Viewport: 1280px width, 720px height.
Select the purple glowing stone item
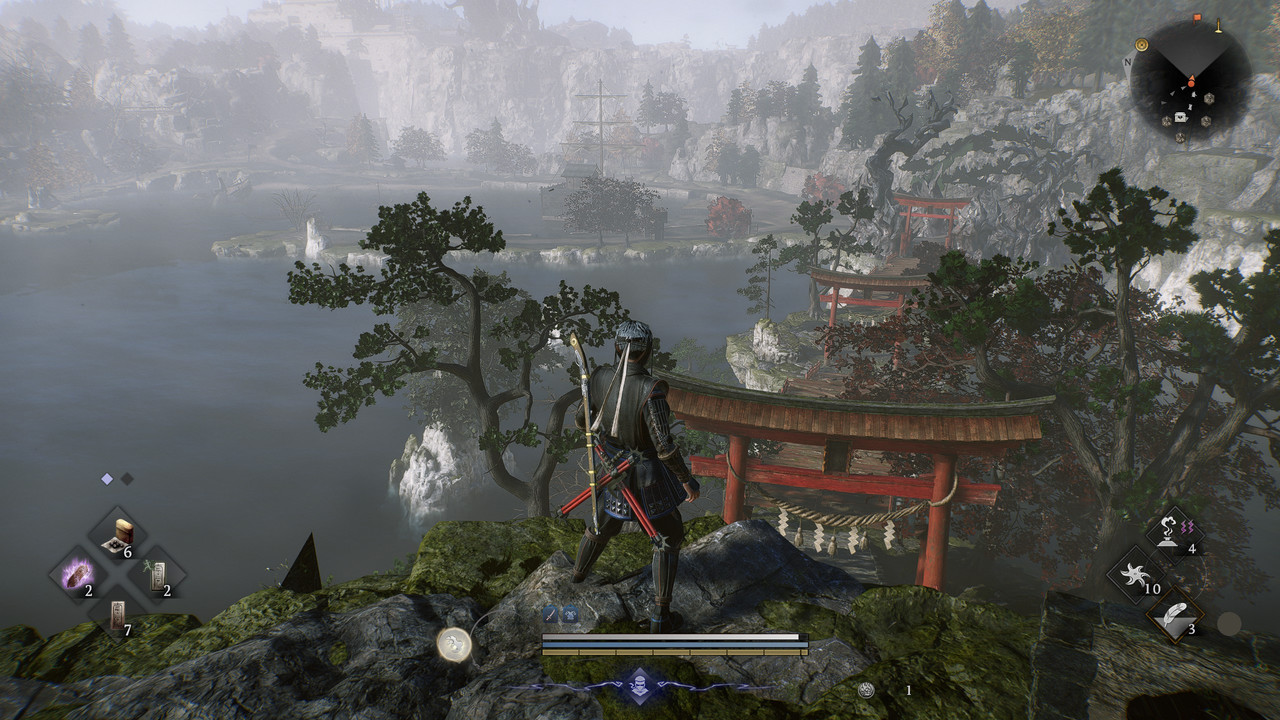coord(78,576)
